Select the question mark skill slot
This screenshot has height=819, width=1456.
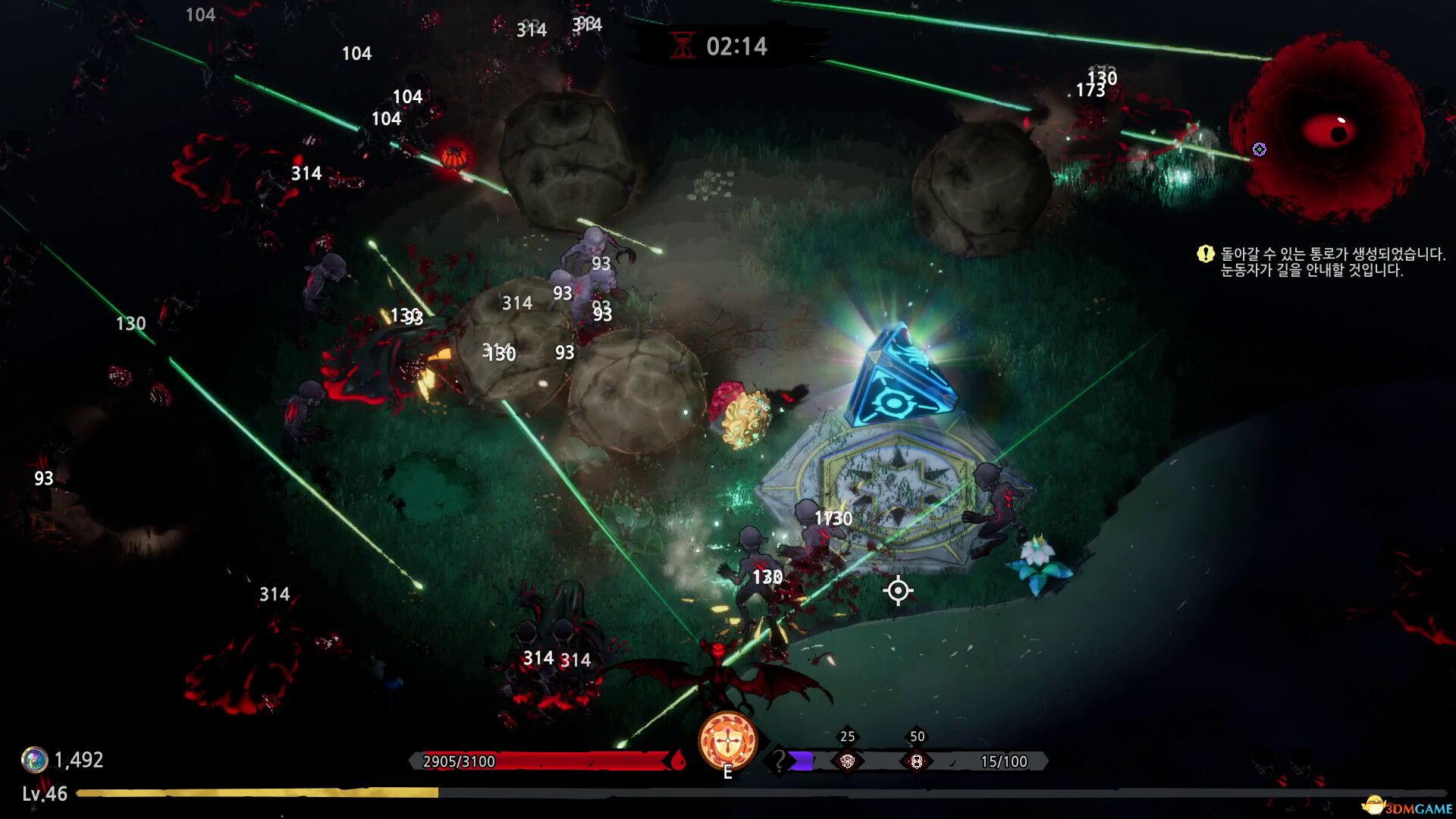pos(779,760)
